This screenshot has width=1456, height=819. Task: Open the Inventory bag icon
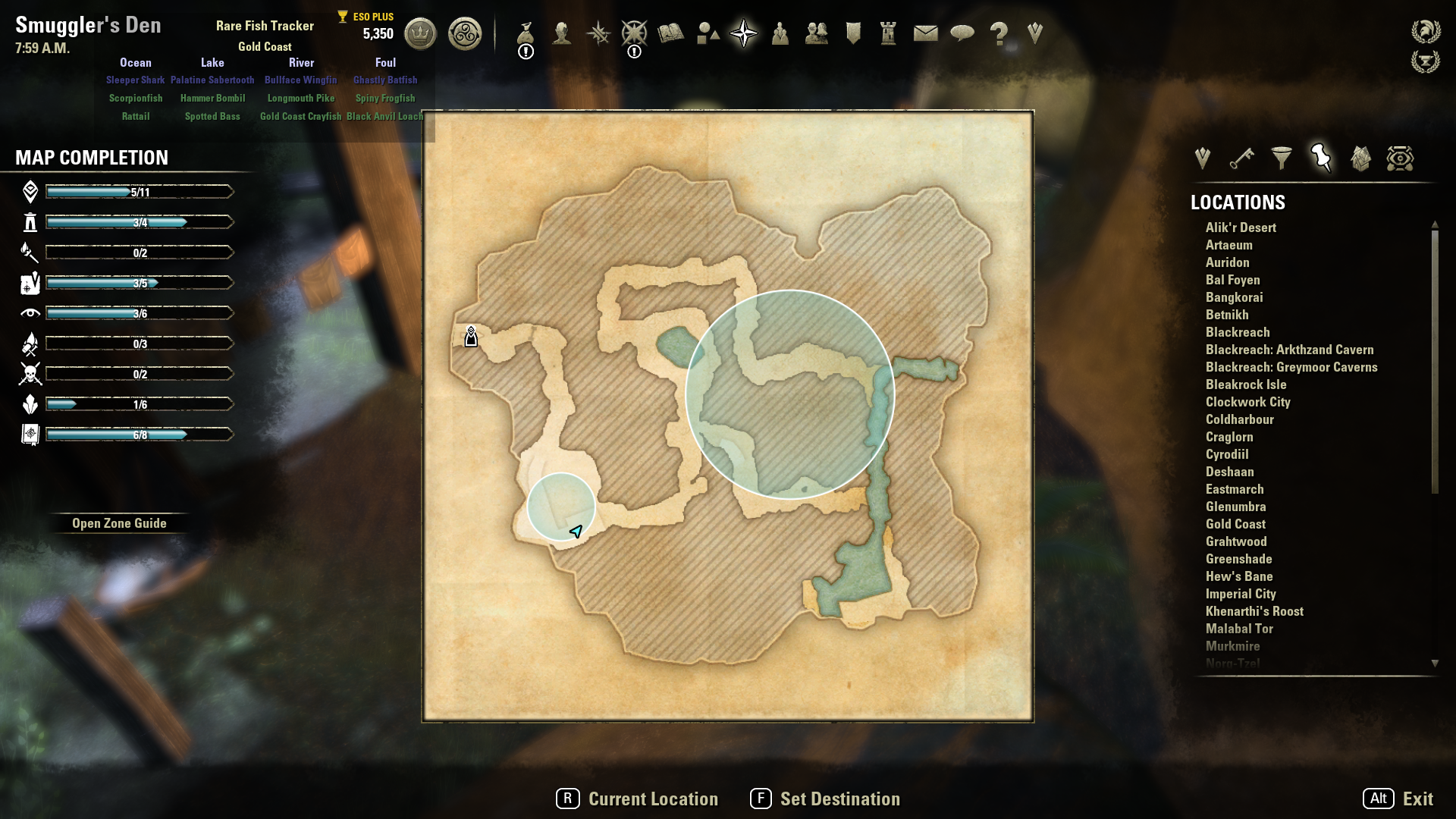pos(526,33)
